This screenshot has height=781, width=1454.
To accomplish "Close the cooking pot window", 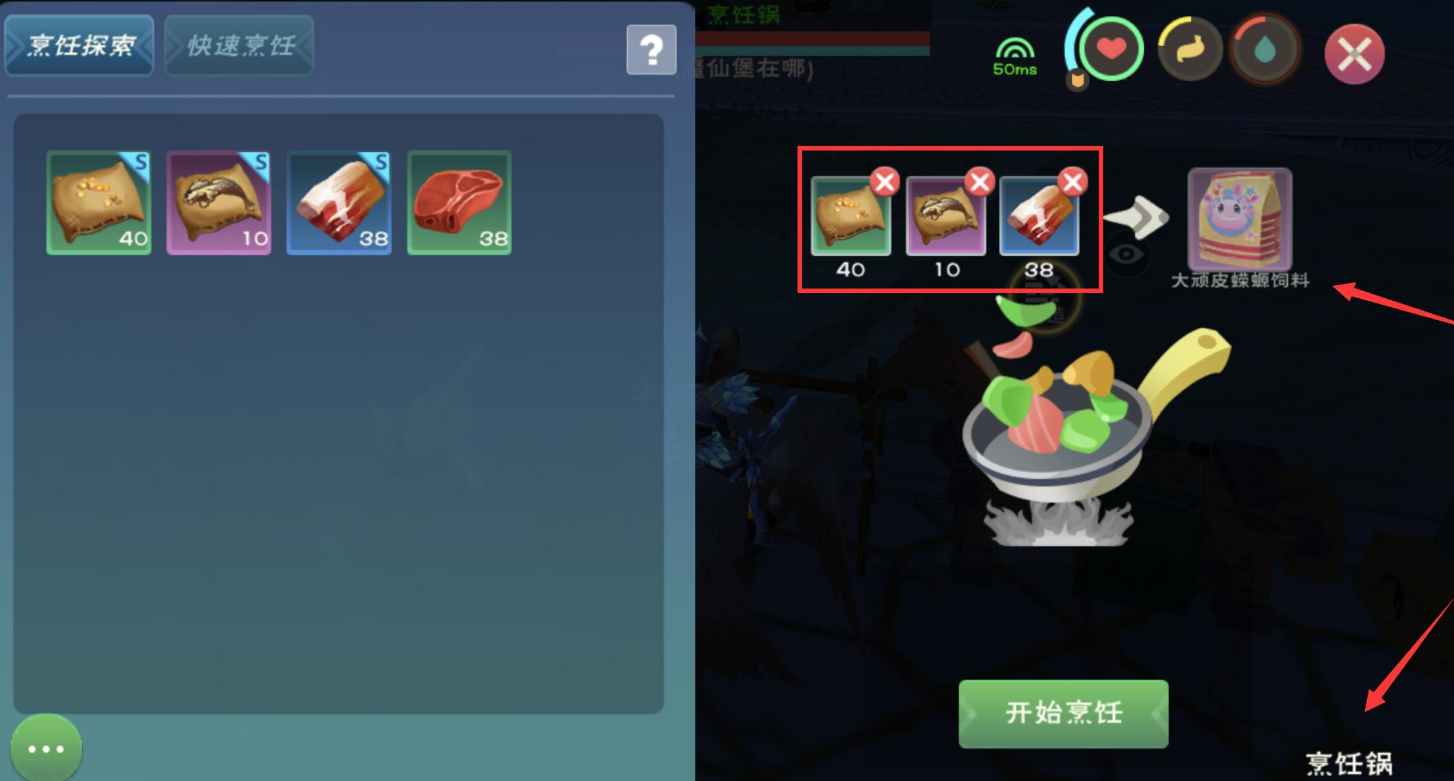I will (x=1354, y=54).
